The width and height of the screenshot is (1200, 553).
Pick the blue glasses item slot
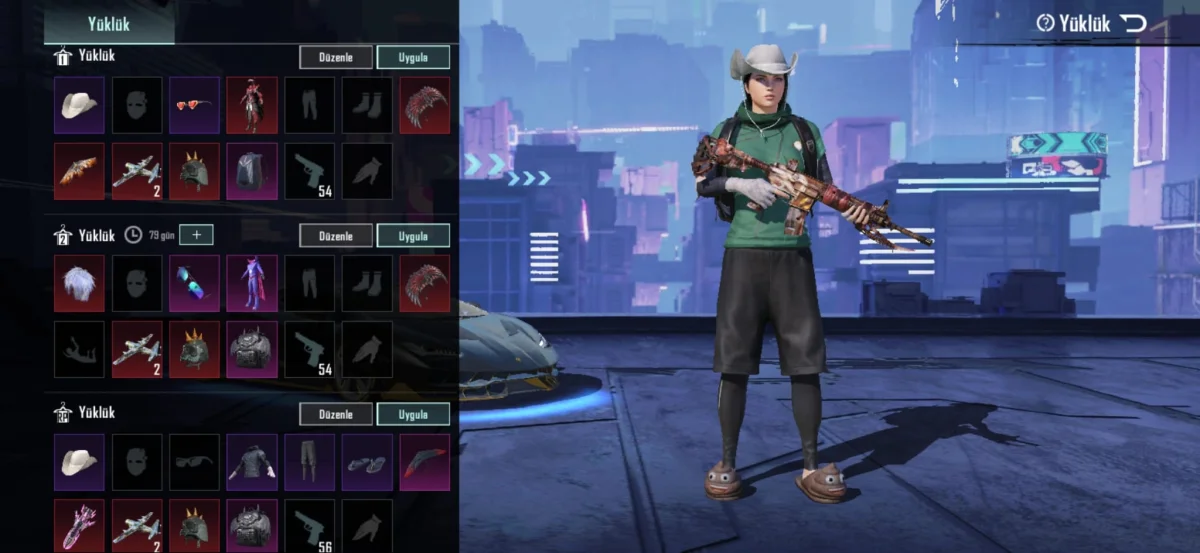pyautogui.click(x=194, y=283)
